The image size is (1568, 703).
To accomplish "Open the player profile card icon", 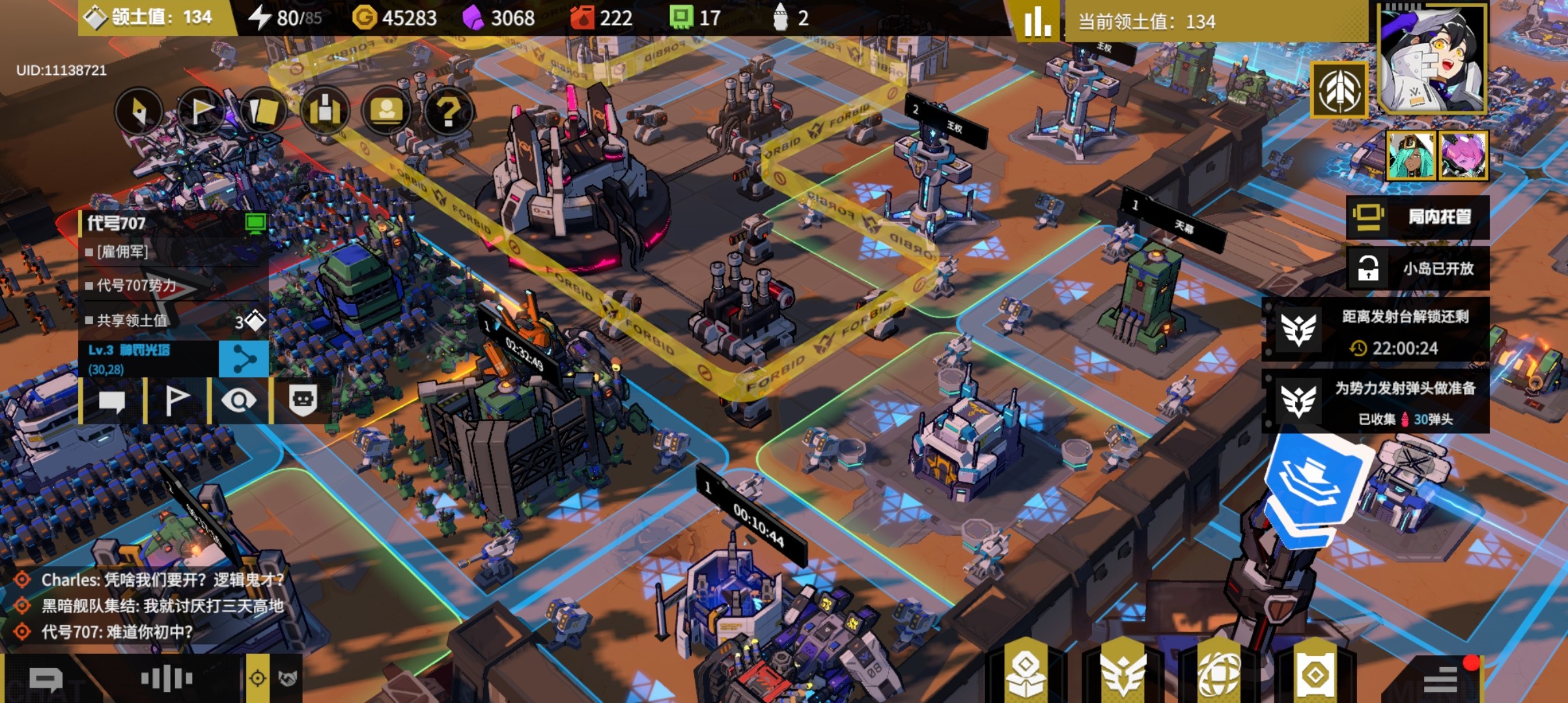I will click(x=386, y=111).
